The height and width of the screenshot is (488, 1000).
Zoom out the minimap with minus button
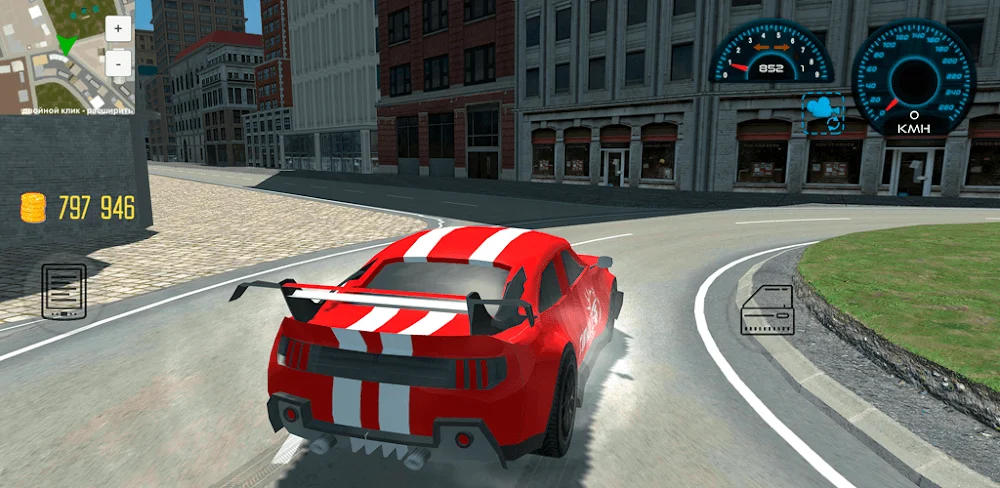(x=118, y=63)
